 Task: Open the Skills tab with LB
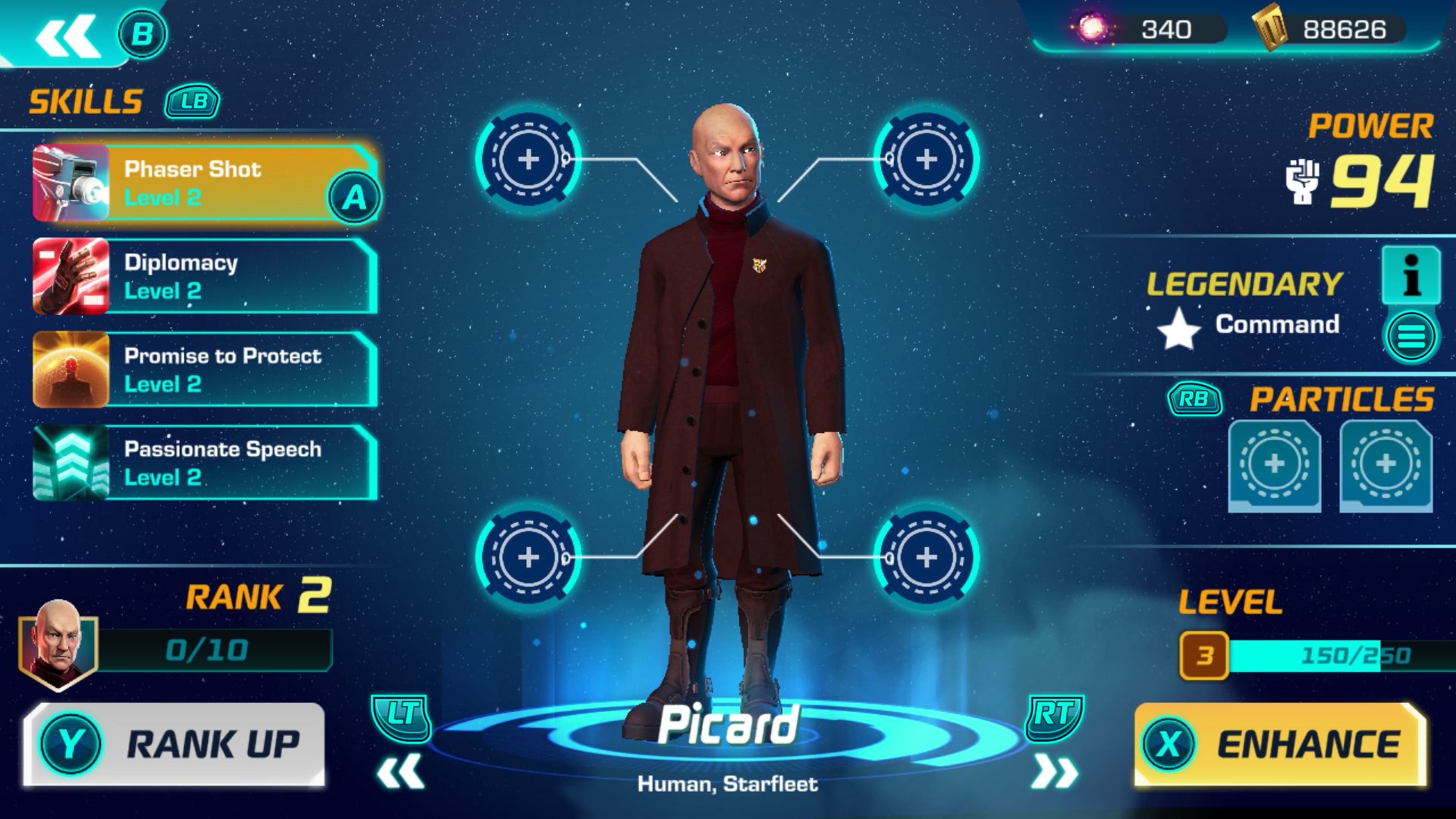click(x=189, y=102)
